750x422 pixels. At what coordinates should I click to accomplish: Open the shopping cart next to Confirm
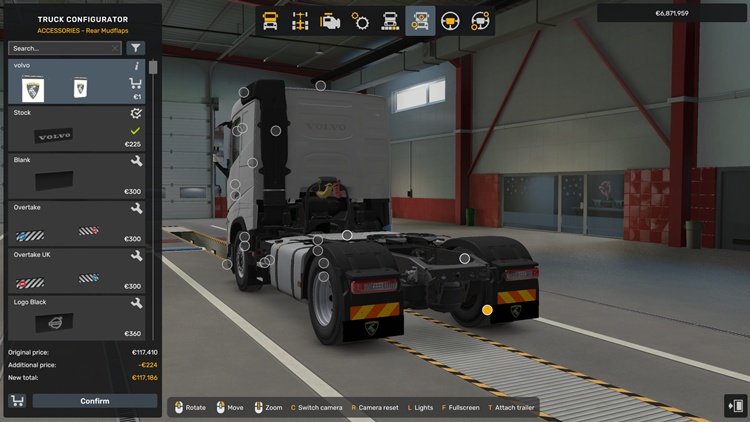pos(17,401)
